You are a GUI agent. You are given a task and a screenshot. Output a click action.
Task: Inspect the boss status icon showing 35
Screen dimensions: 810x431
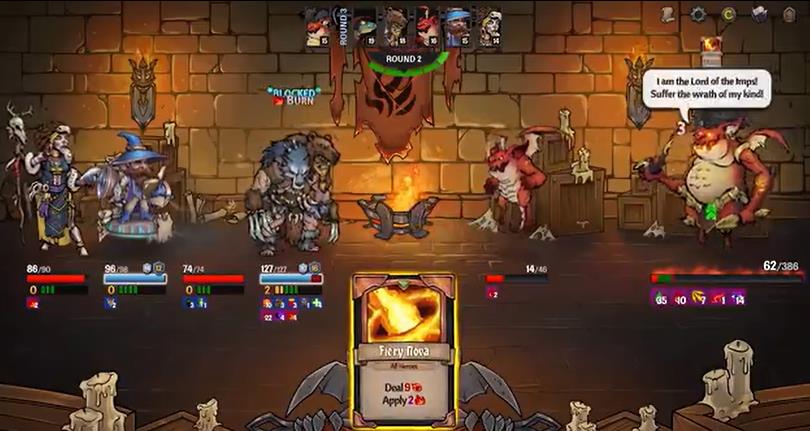[x=660, y=297]
